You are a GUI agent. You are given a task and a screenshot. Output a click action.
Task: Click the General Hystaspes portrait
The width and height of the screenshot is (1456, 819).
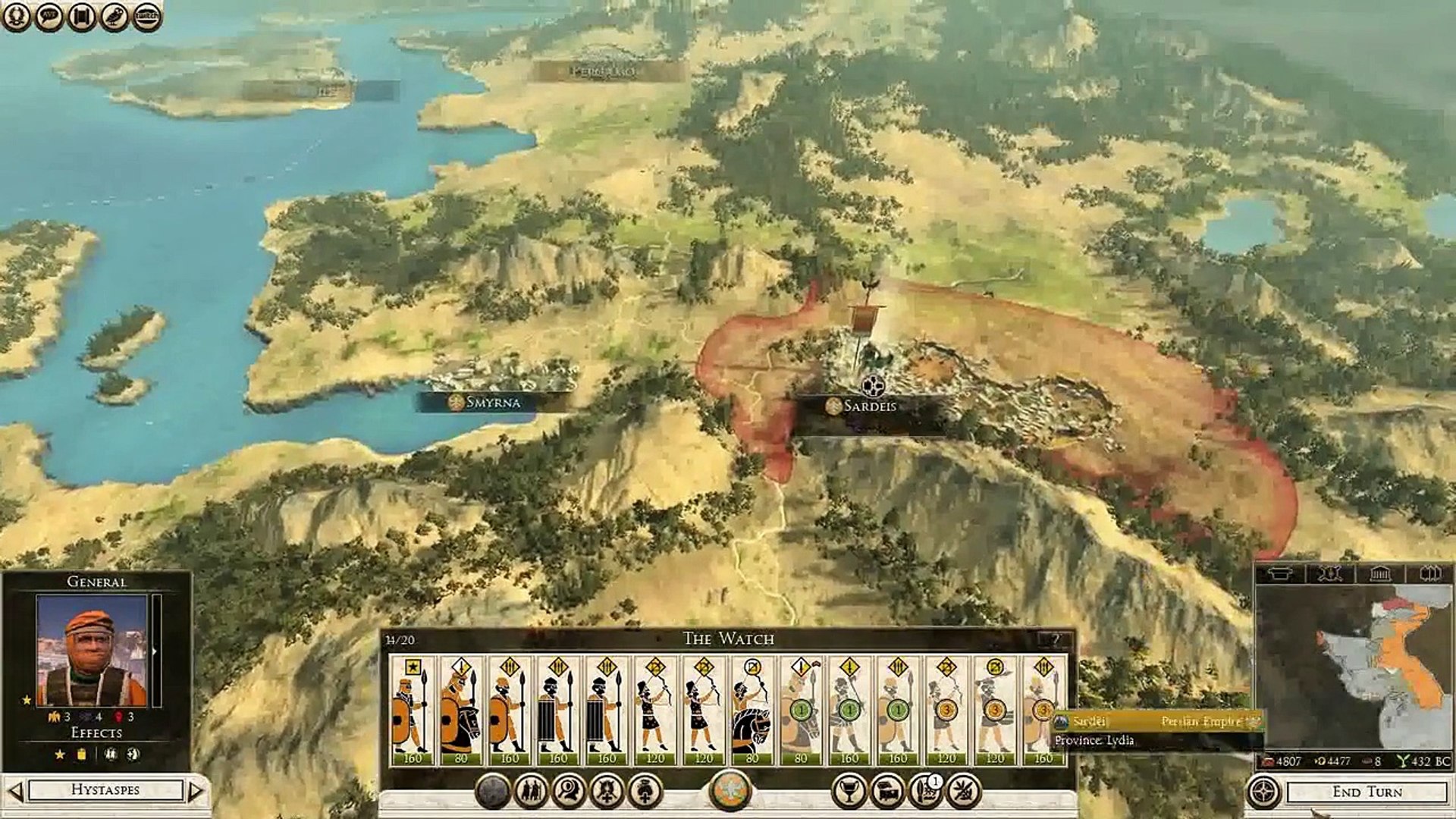tap(92, 650)
